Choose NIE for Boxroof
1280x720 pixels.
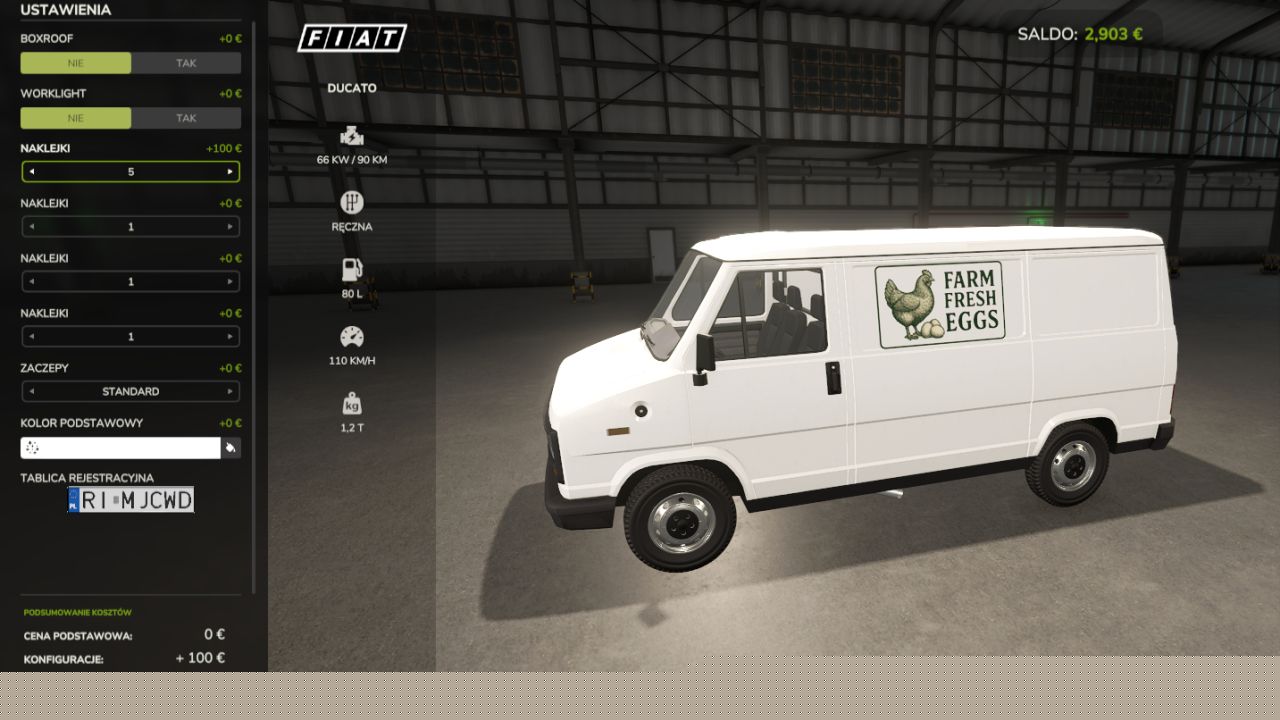[76, 63]
